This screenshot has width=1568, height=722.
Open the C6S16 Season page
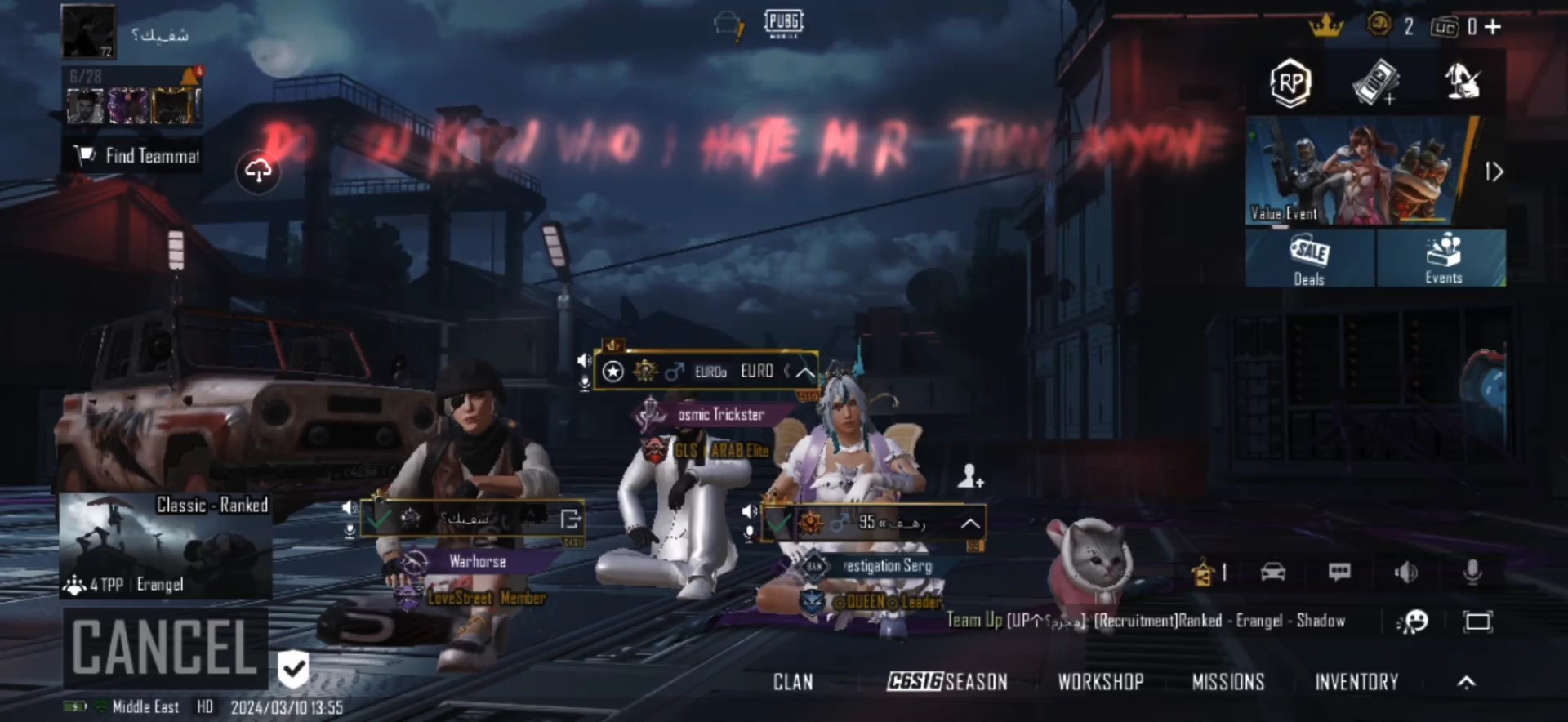[947, 682]
